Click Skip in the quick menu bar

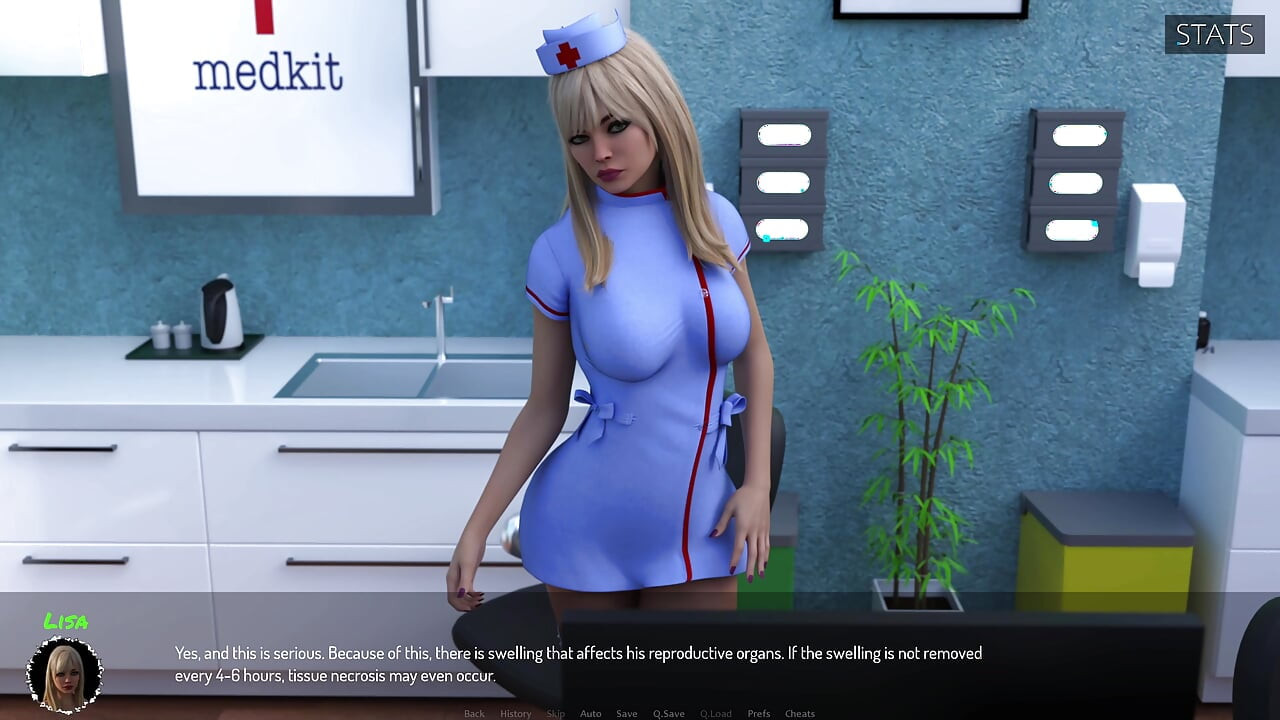[x=554, y=713]
